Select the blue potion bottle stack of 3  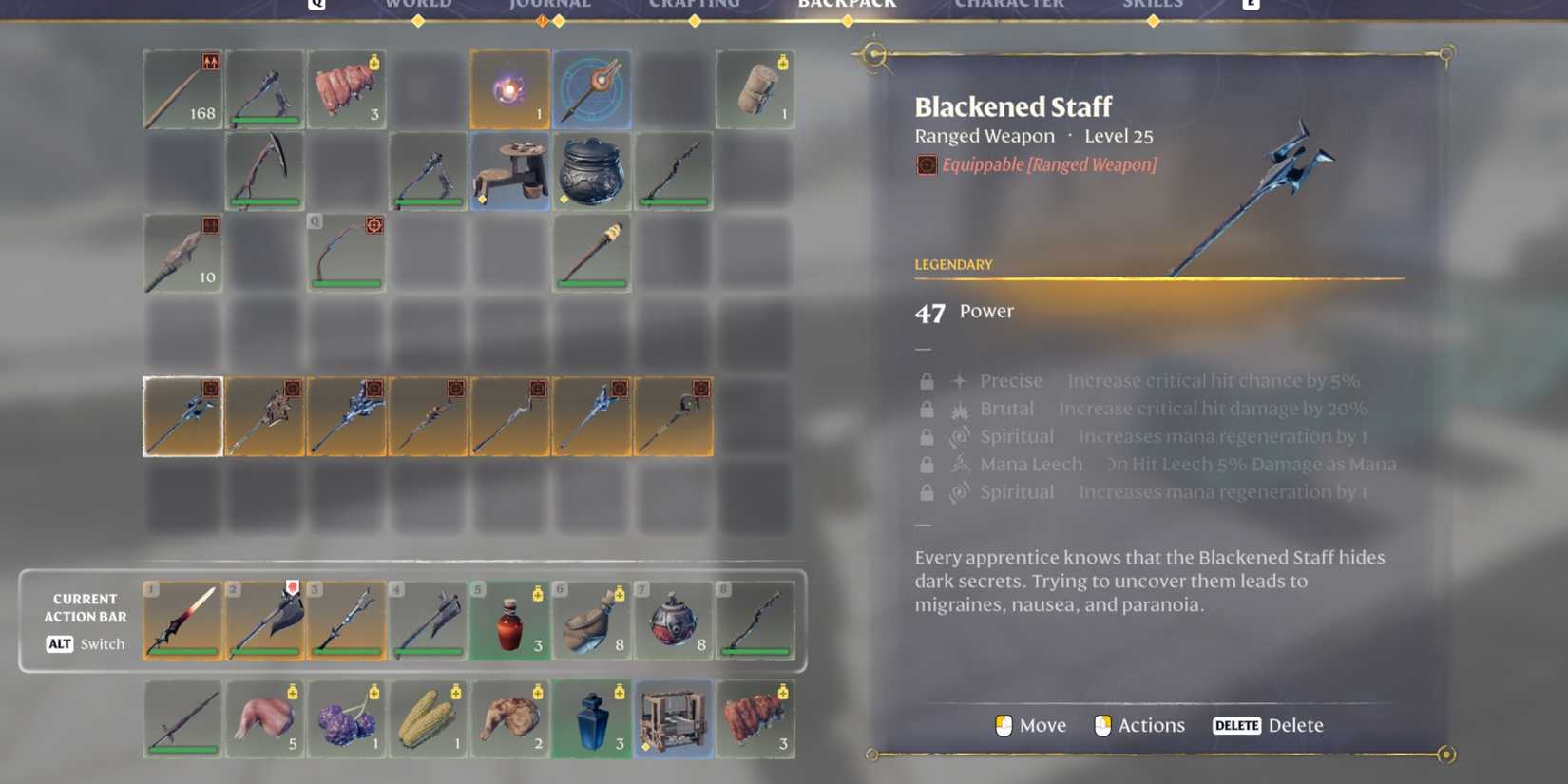(593, 720)
